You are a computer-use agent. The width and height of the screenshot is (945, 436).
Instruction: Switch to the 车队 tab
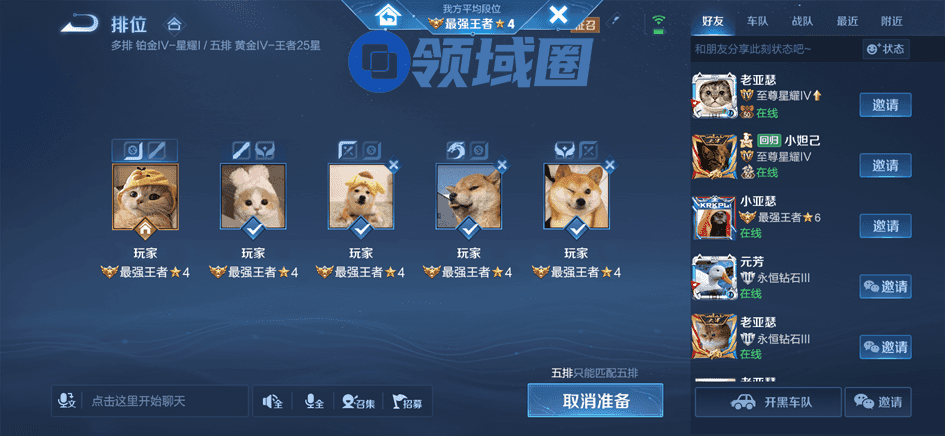[758, 21]
